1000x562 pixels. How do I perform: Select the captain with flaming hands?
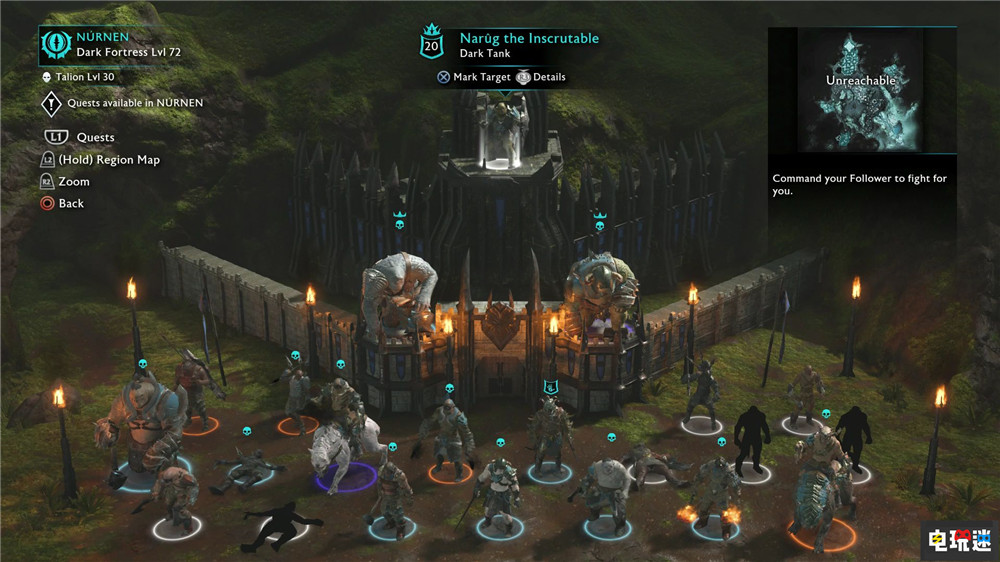coord(715,492)
